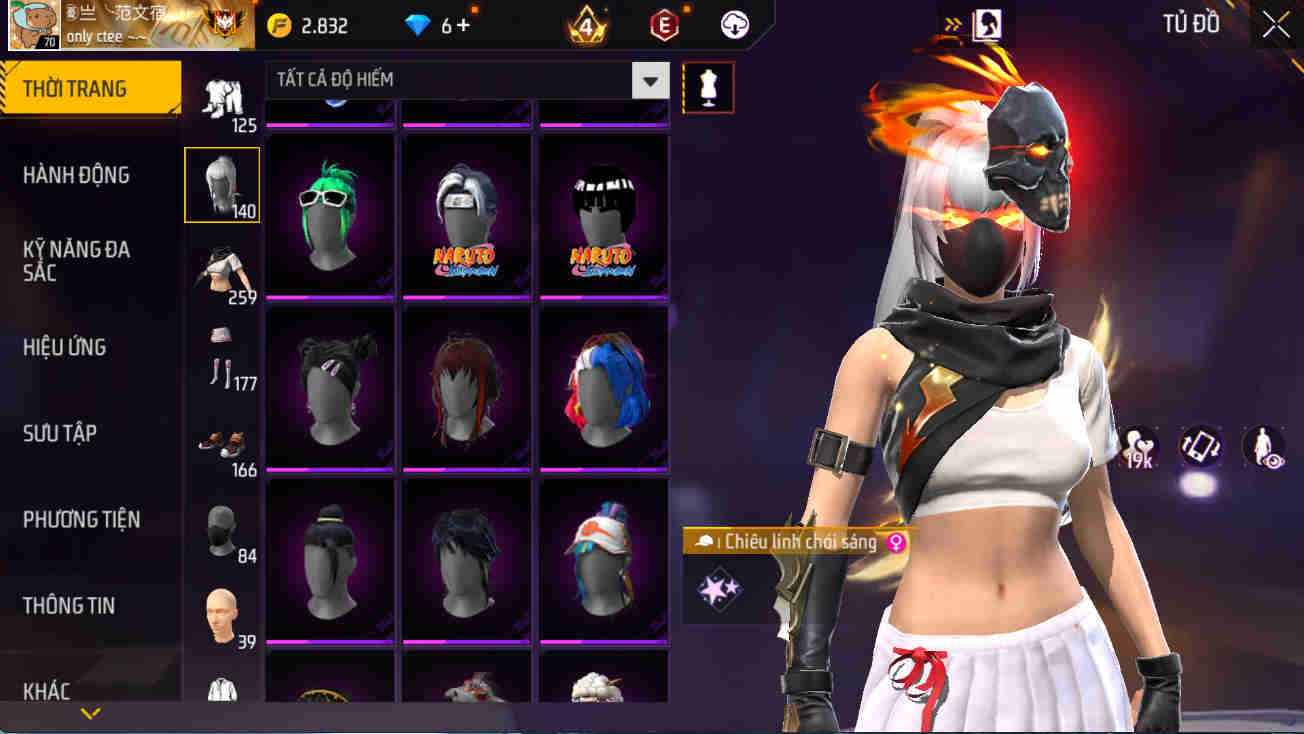1304x734 pixels.
Task: Select the hair category icon showing 140
Action: [221, 184]
